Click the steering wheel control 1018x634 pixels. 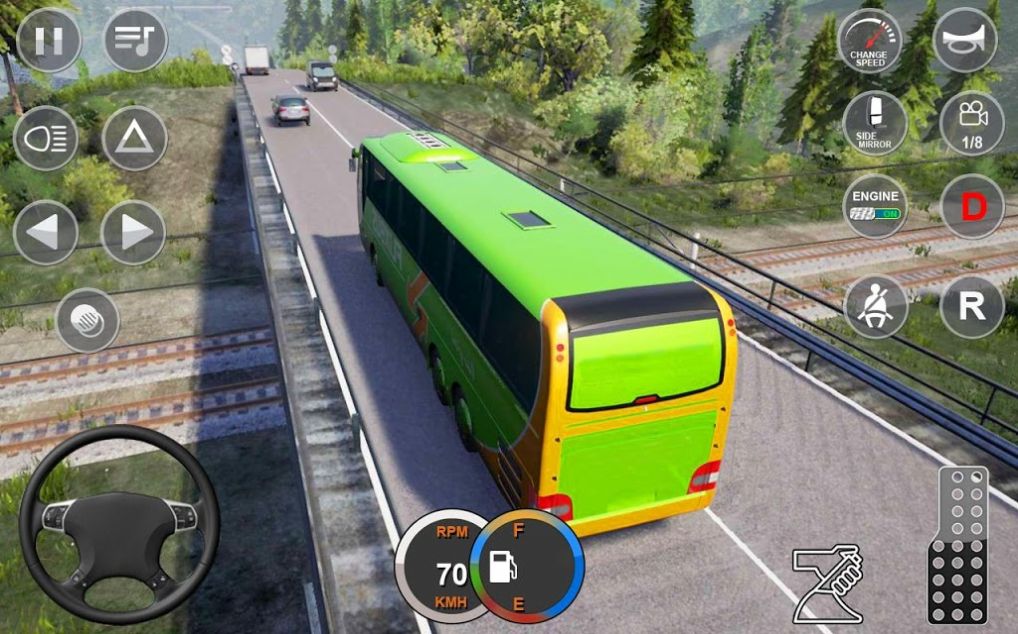(x=119, y=525)
